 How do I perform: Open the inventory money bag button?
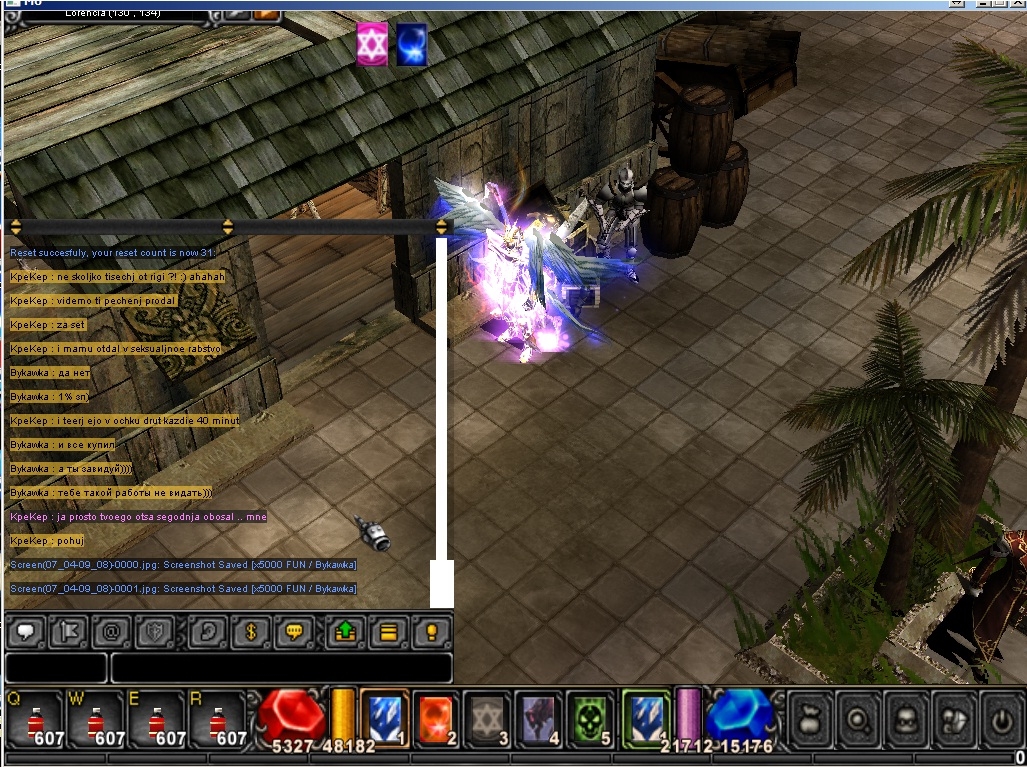(x=811, y=717)
